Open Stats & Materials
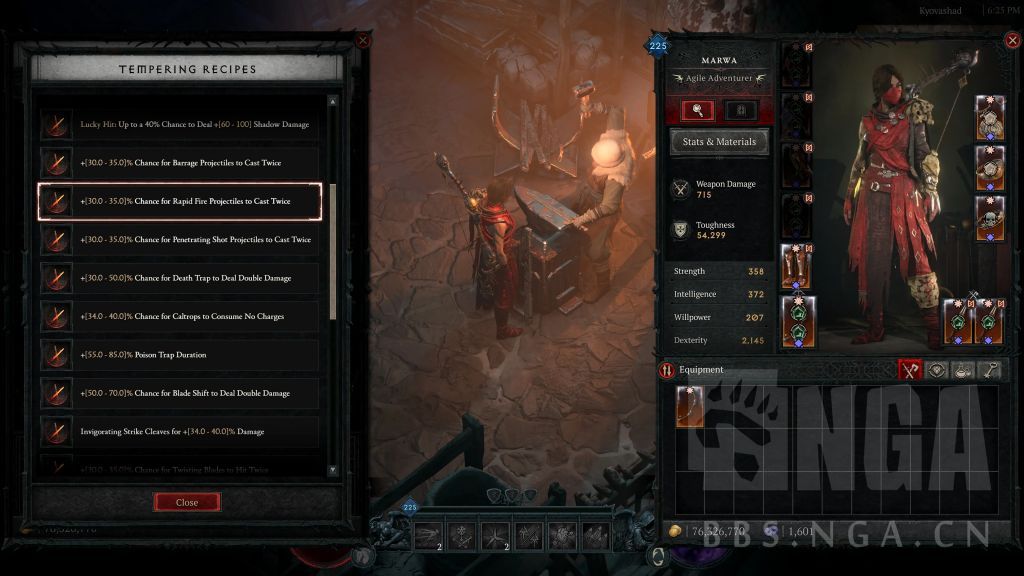 pyautogui.click(x=719, y=142)
